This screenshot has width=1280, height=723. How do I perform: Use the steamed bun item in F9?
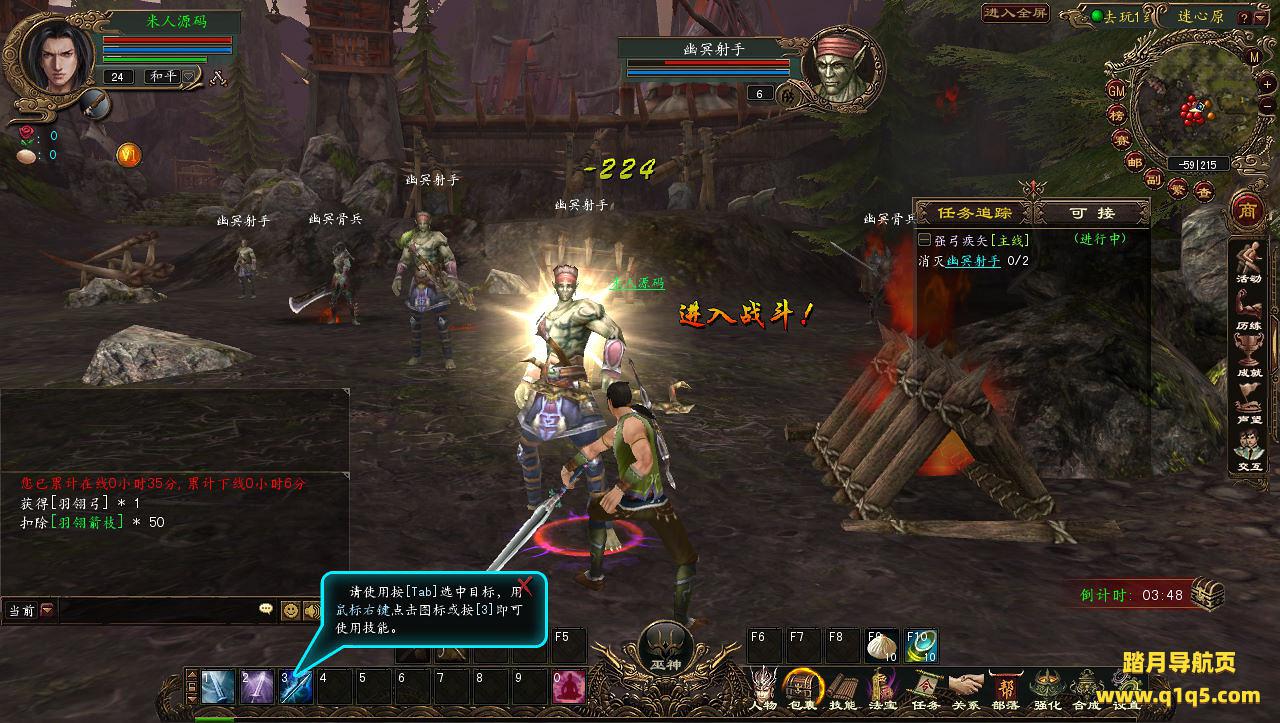(x=882, y=645)
